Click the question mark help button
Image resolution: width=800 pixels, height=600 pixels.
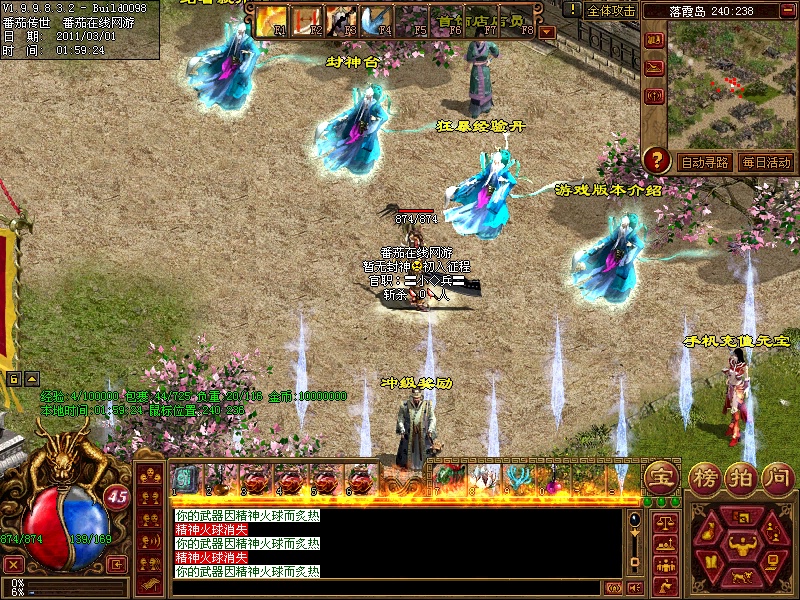pyautogui.click(x=656, y=159)
